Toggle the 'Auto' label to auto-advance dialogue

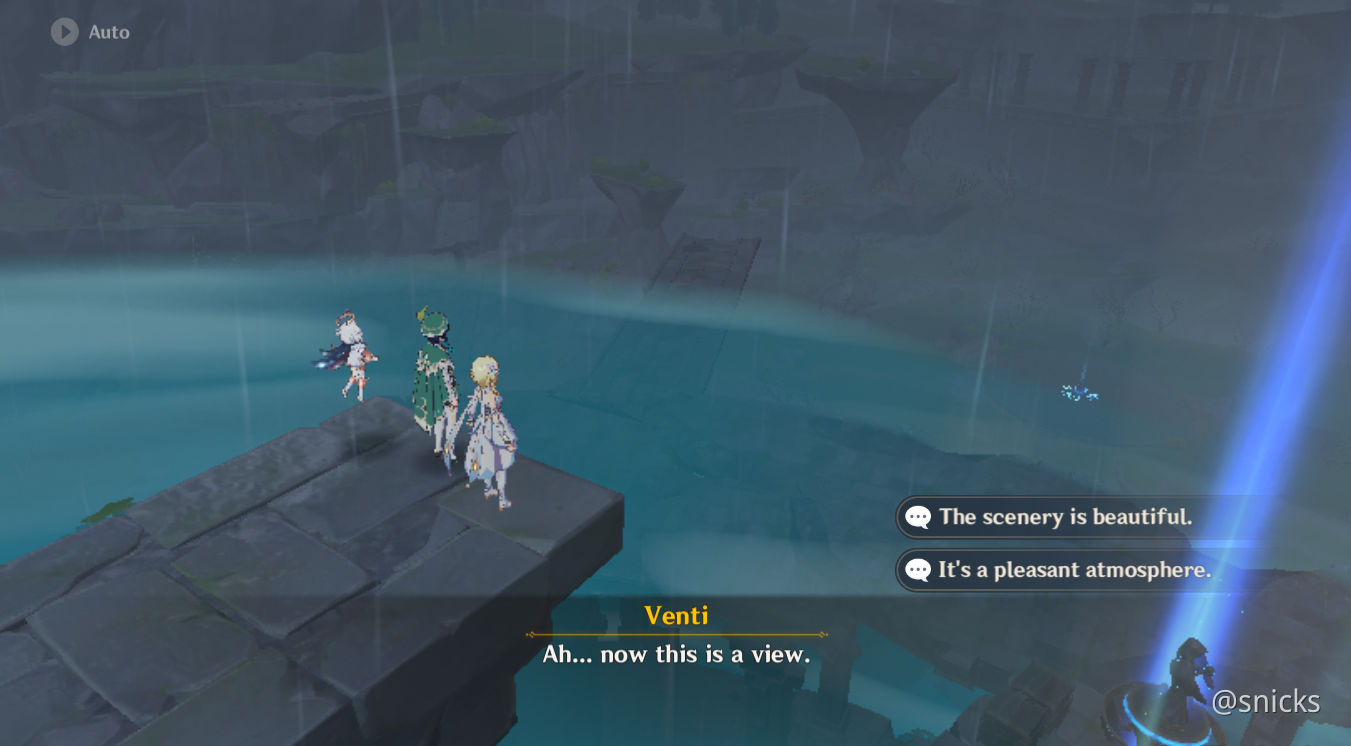point(107,31)
